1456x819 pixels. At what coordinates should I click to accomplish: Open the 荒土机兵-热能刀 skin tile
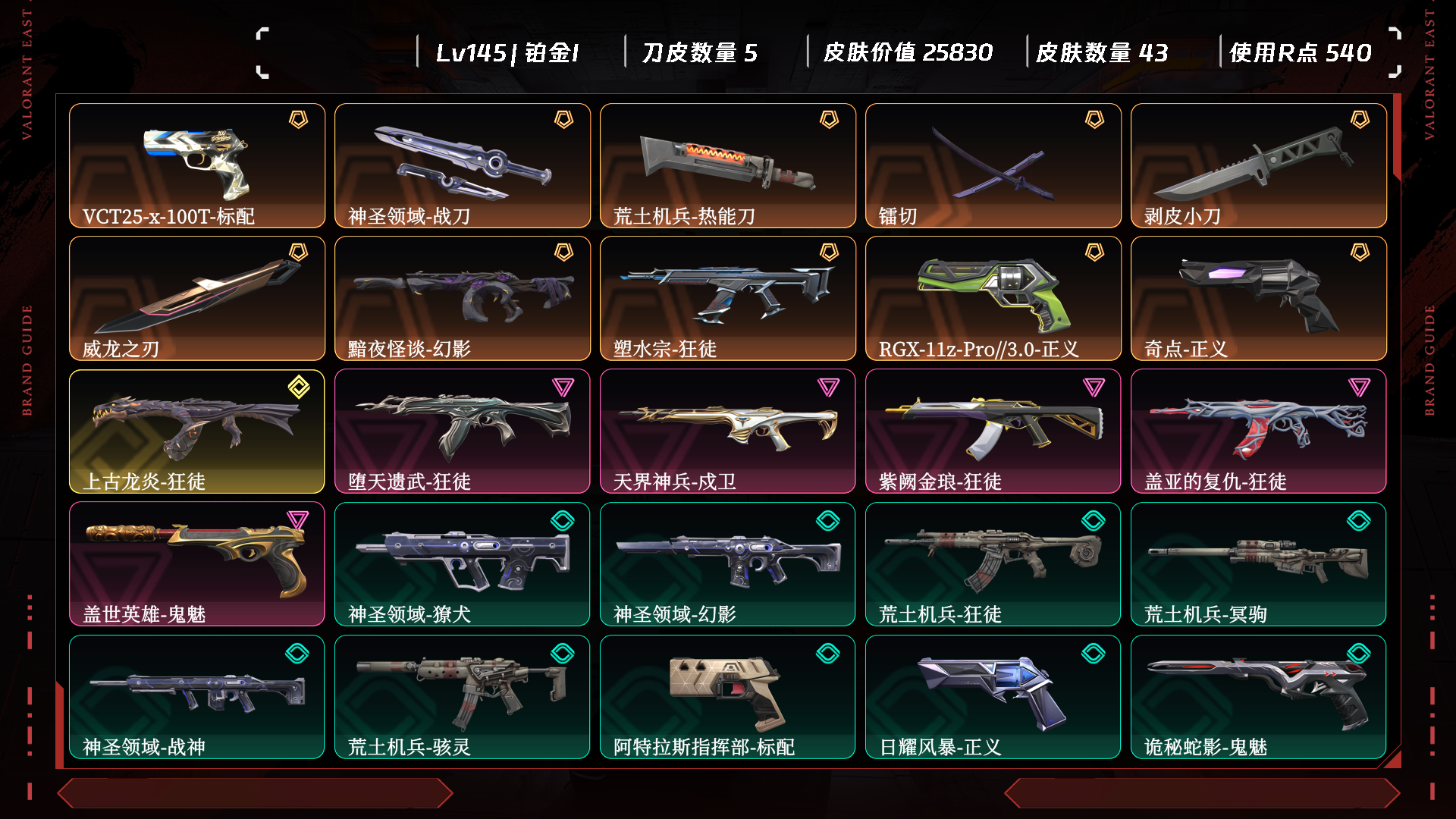[x=728, y=165]
